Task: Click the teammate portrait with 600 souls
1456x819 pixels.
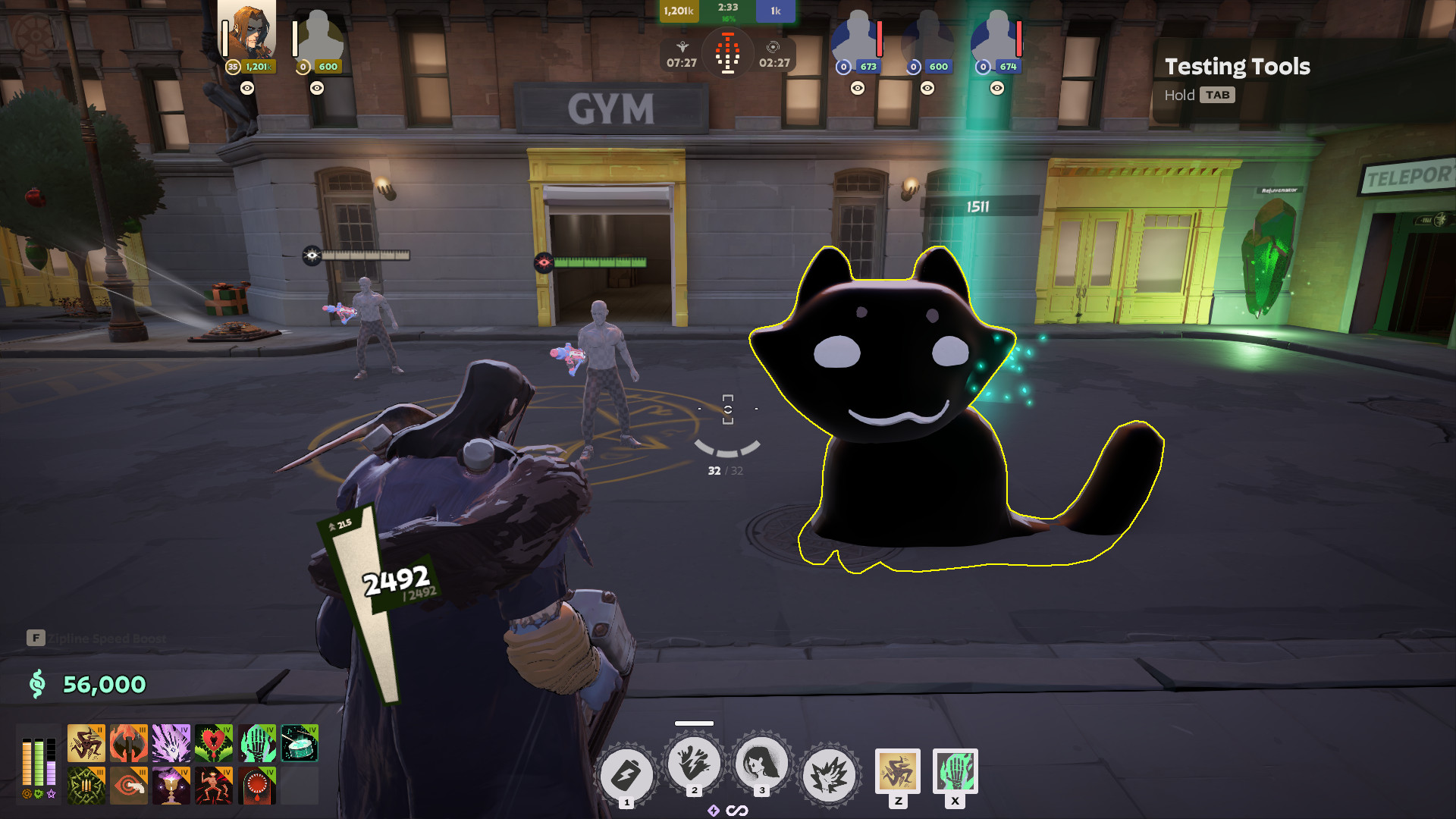Action: 320,38
